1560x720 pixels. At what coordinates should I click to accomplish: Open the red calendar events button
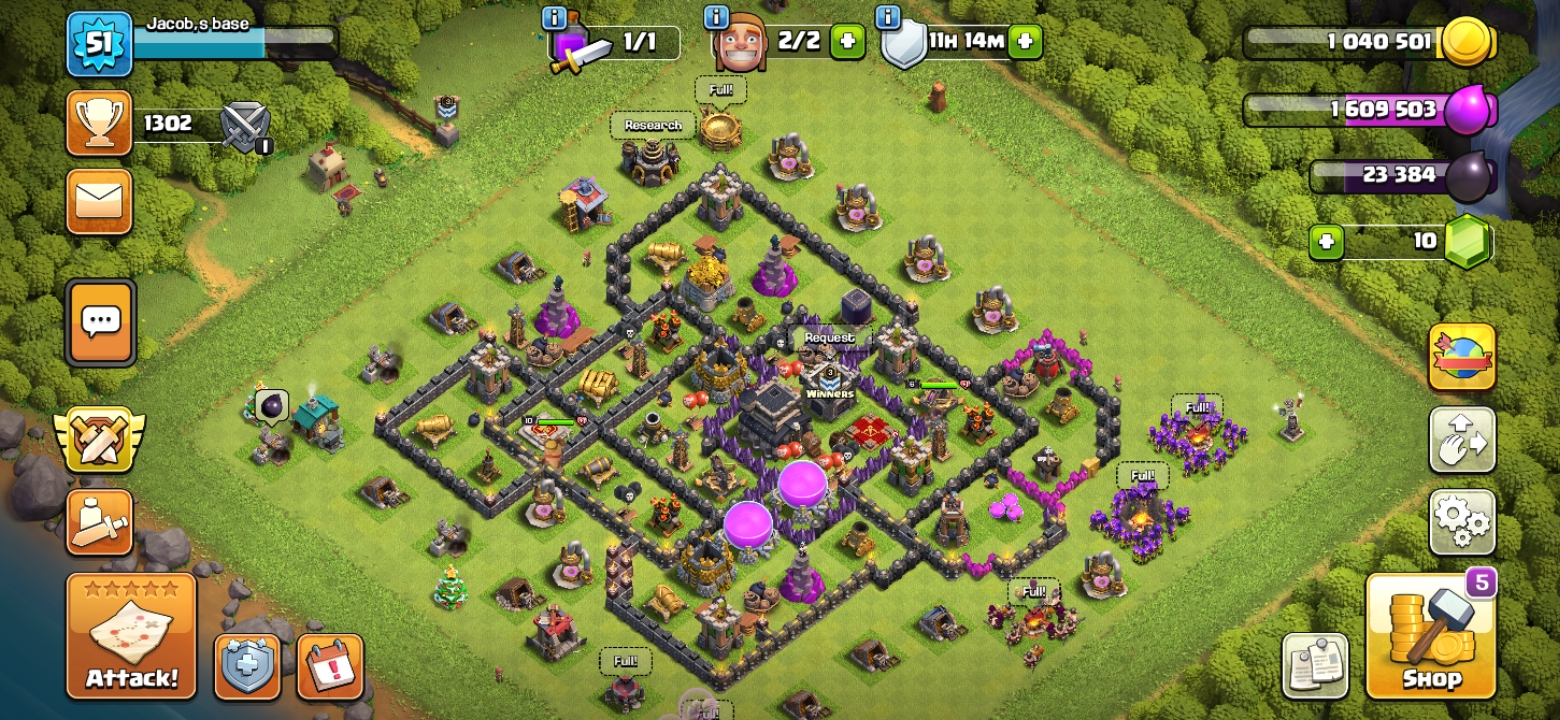[x=330, y=666]
